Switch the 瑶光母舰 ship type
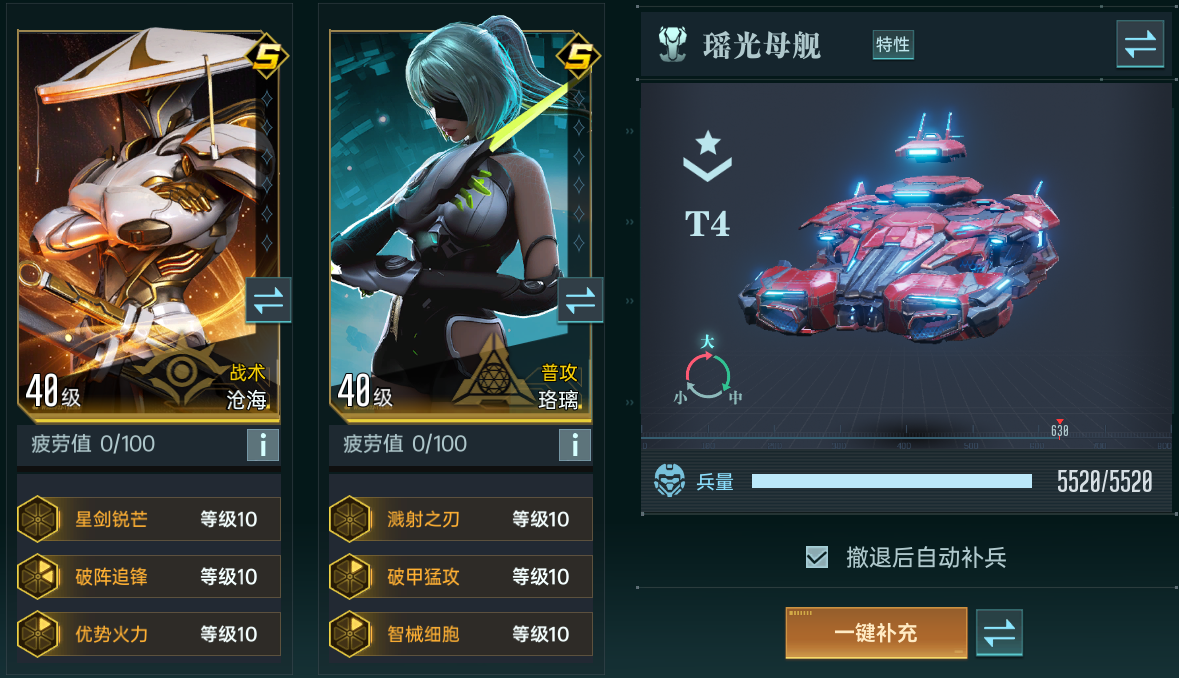 [x=1140, y=45]
